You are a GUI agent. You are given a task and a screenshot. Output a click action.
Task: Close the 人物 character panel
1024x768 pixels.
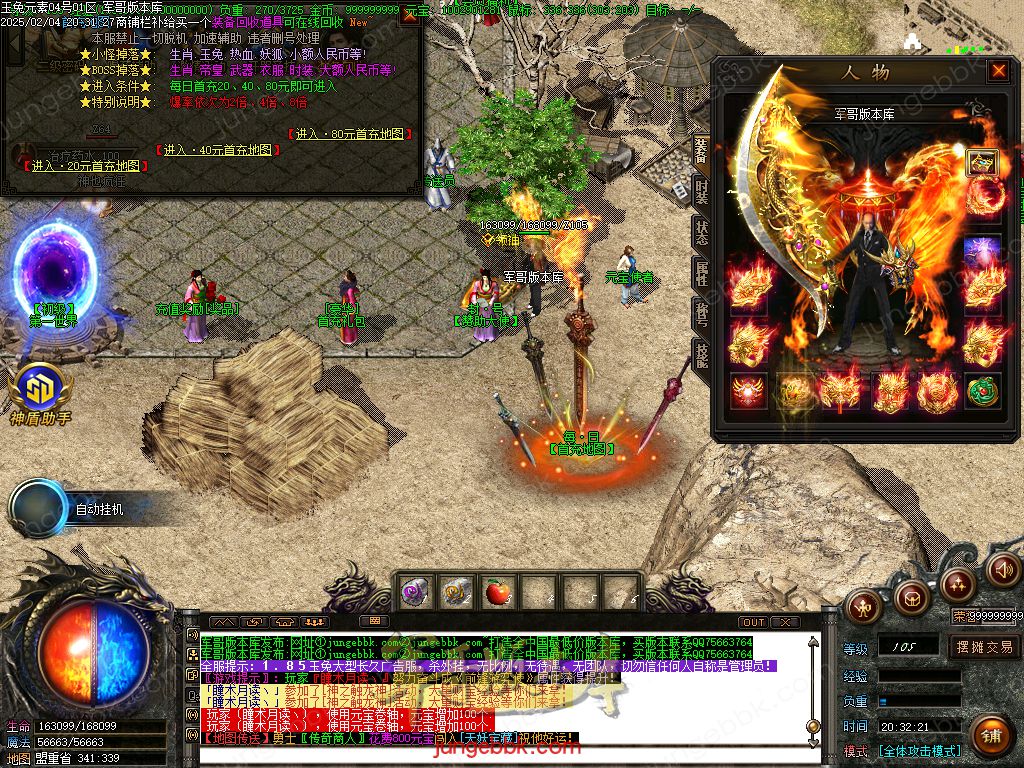pyautogui.click(x=998, y=71)
